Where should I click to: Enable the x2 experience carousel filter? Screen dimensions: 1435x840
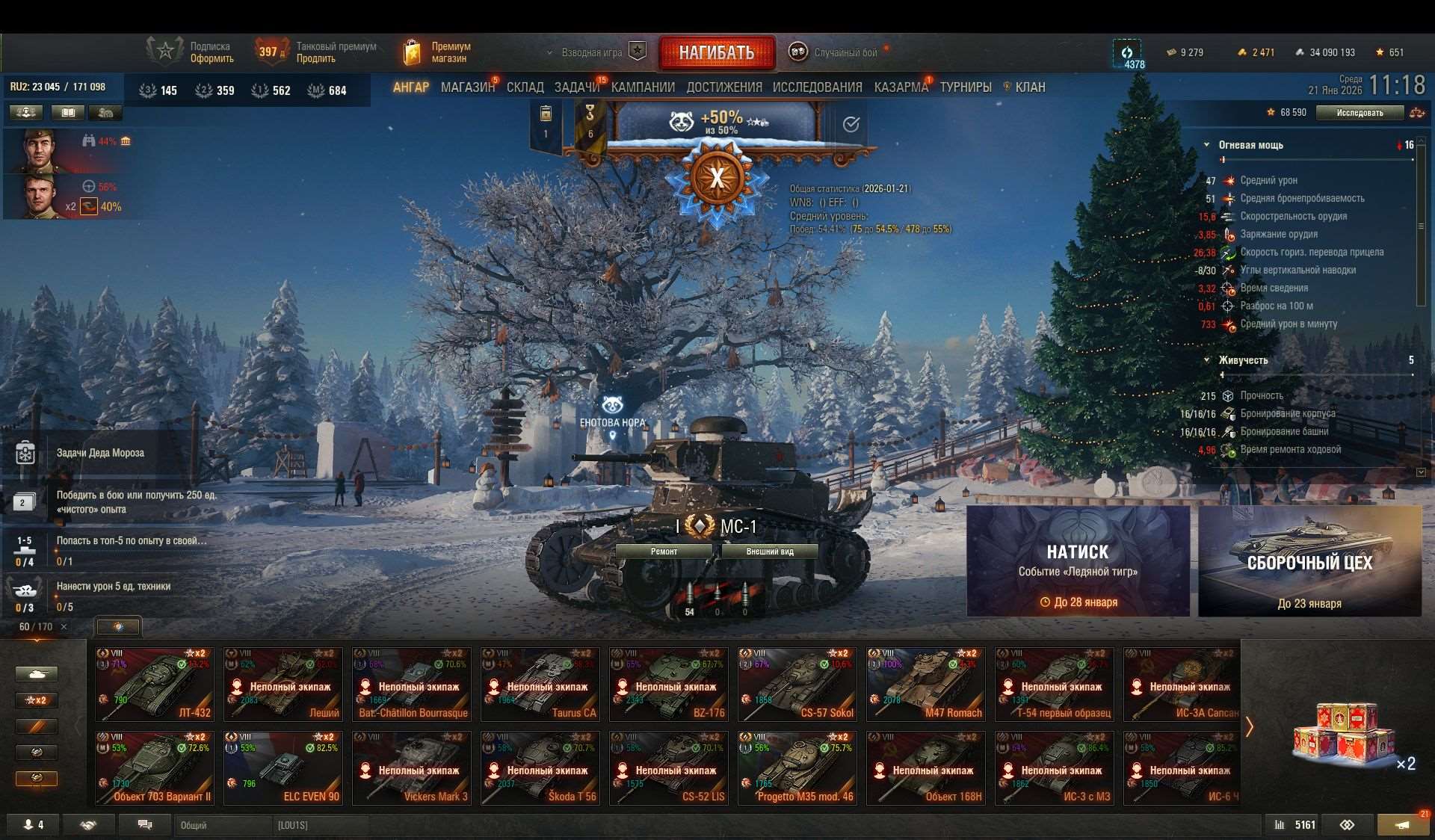36,700
